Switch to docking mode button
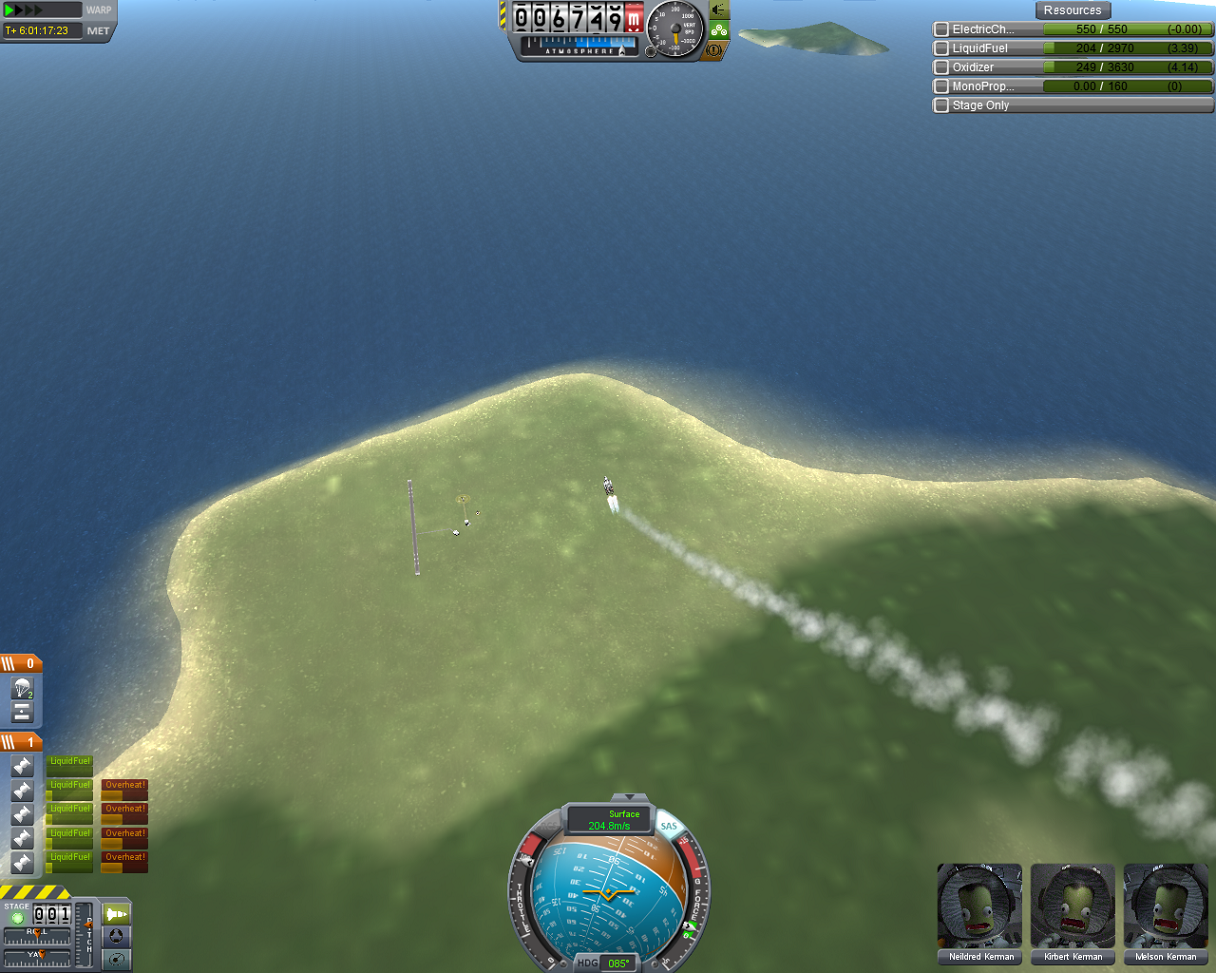Viewport: 1216px width, 973px height. click(117, 937)
